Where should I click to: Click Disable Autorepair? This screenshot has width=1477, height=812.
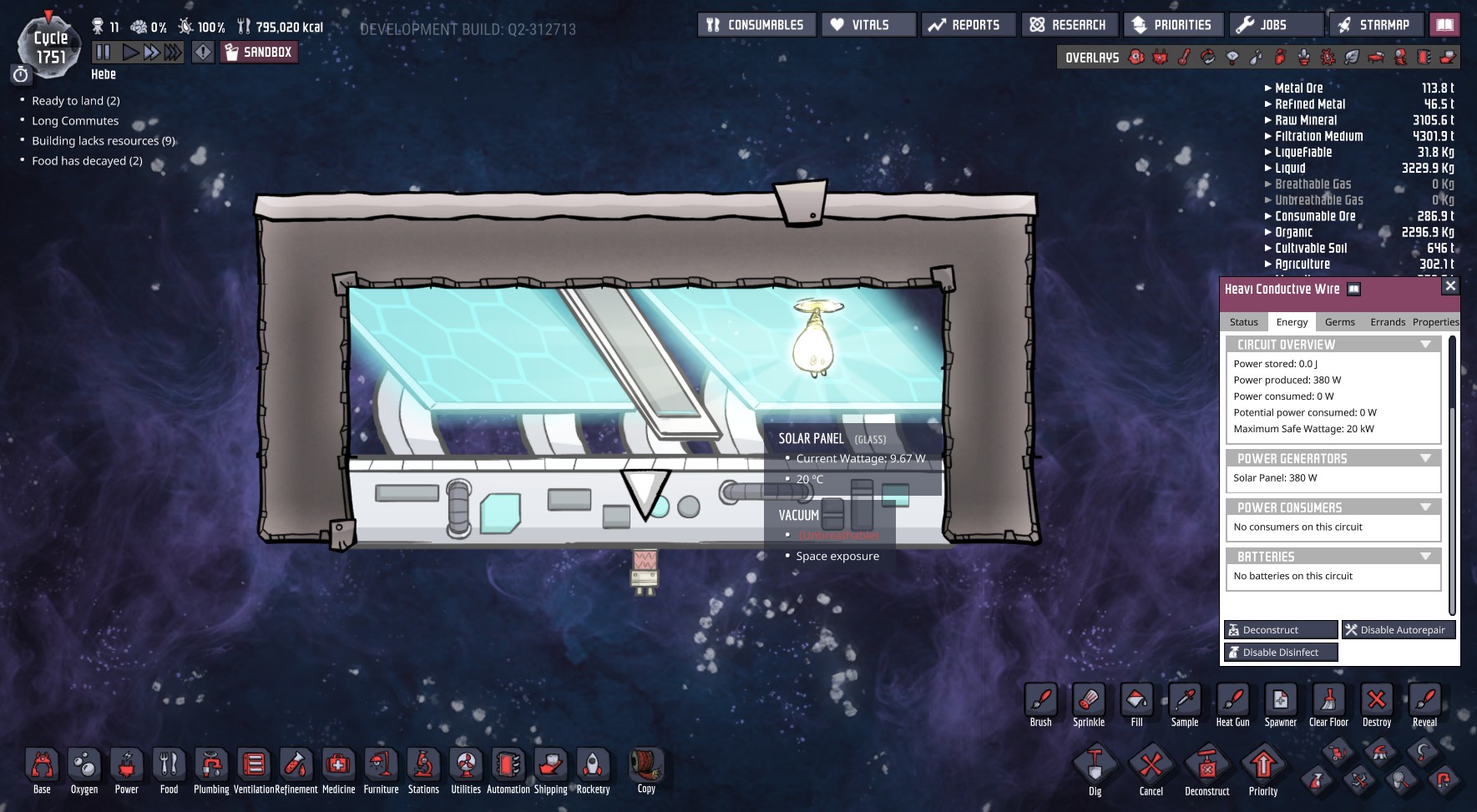click(1398, 630)
